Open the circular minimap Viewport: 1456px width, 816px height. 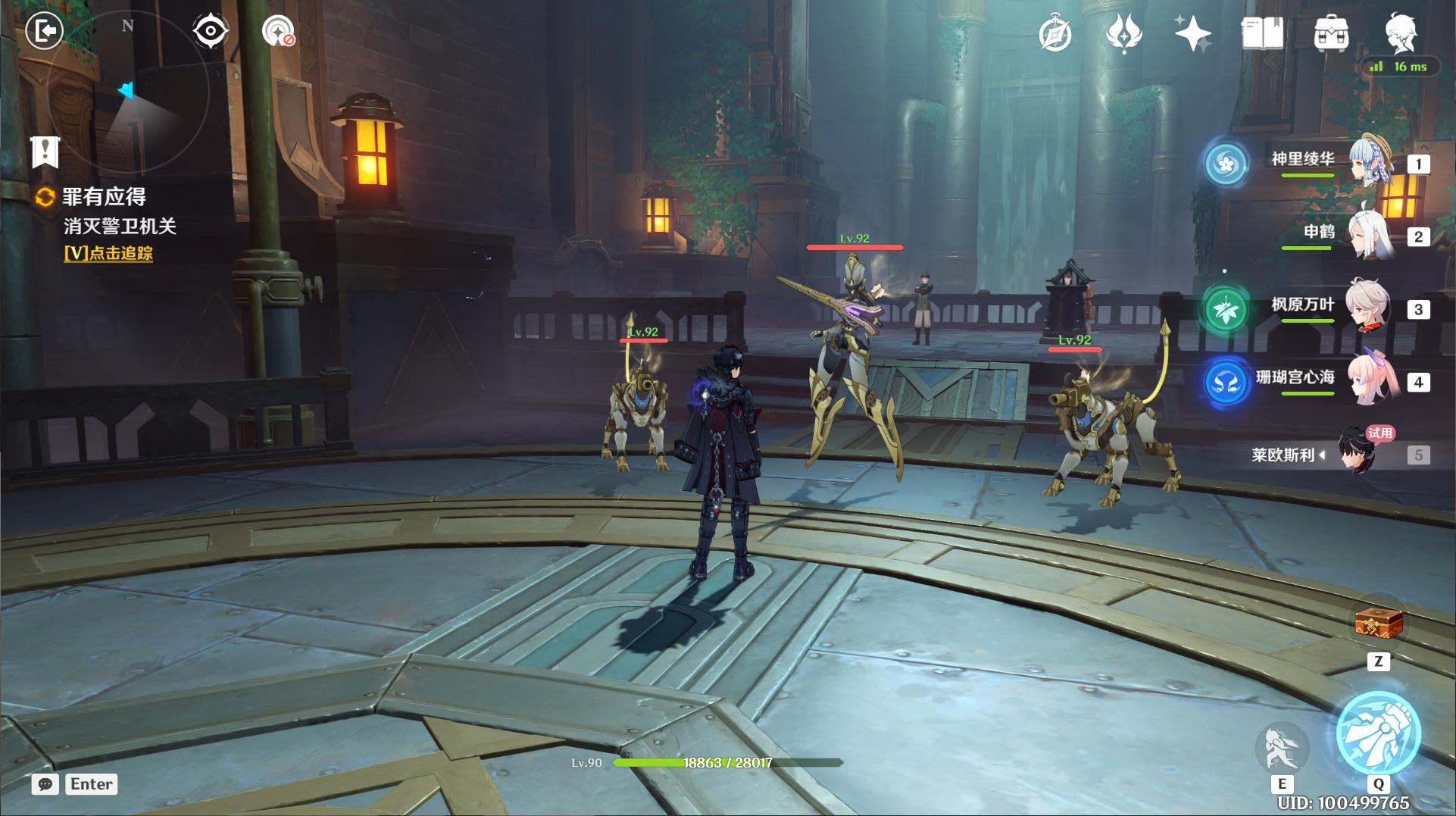tap(127, 91)
